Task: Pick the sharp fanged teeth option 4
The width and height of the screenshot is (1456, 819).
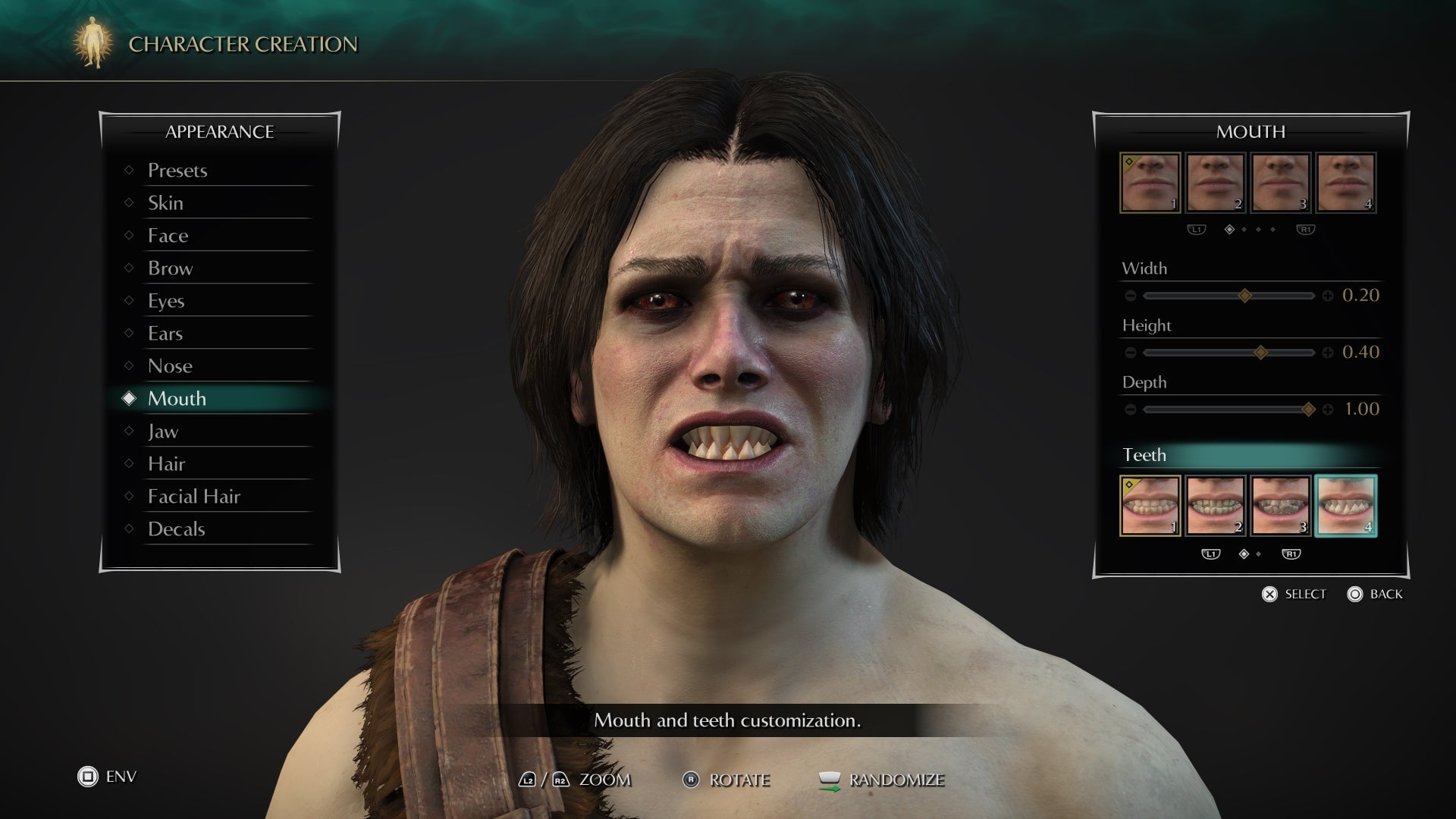Action: tap(1346, 506)
